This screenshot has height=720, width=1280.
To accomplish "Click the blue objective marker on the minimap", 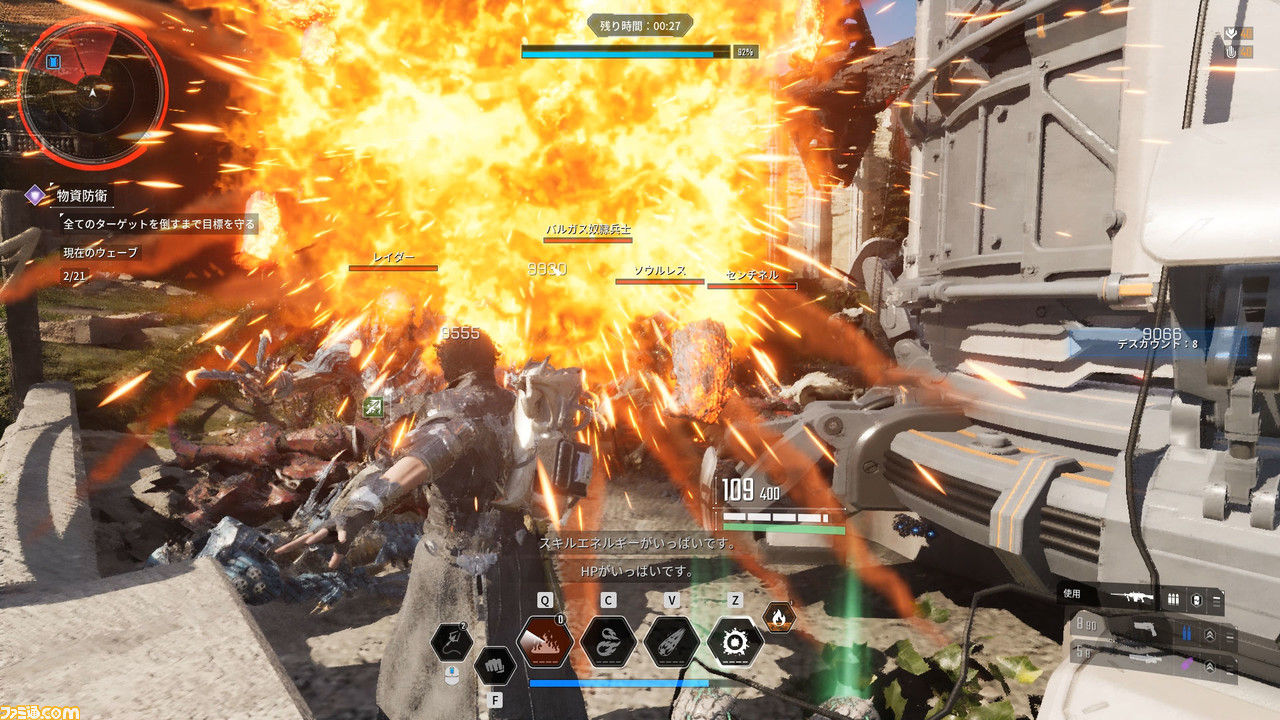I will coord(54,63).
